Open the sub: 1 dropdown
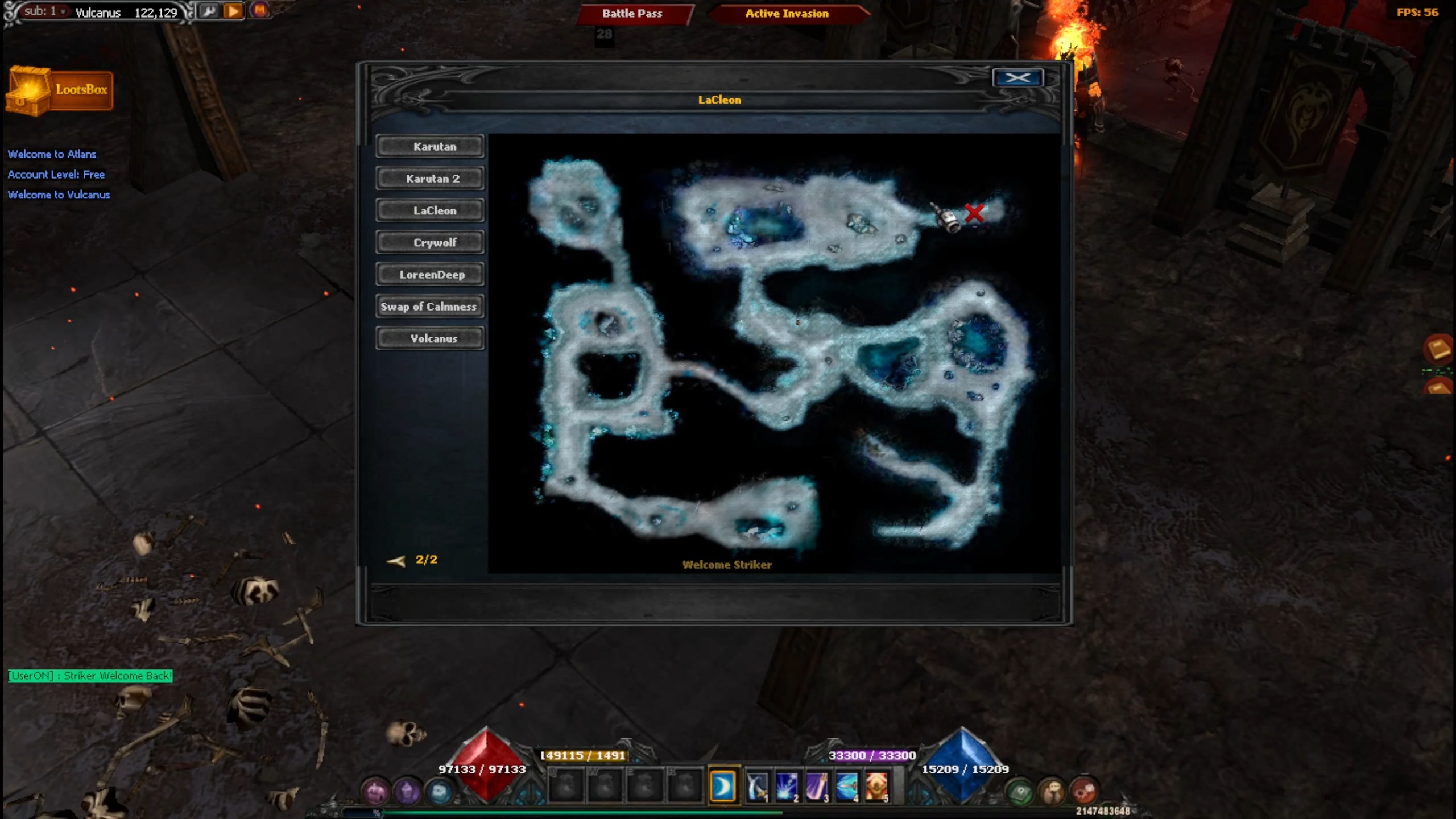The height and width of the screenshot is (819, 1456). (44, 11)
